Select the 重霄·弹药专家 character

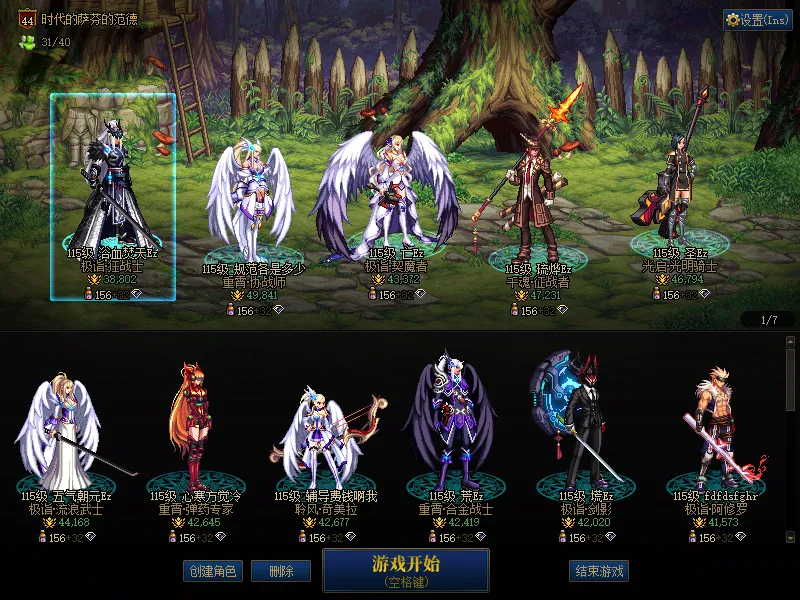(193, 430)
